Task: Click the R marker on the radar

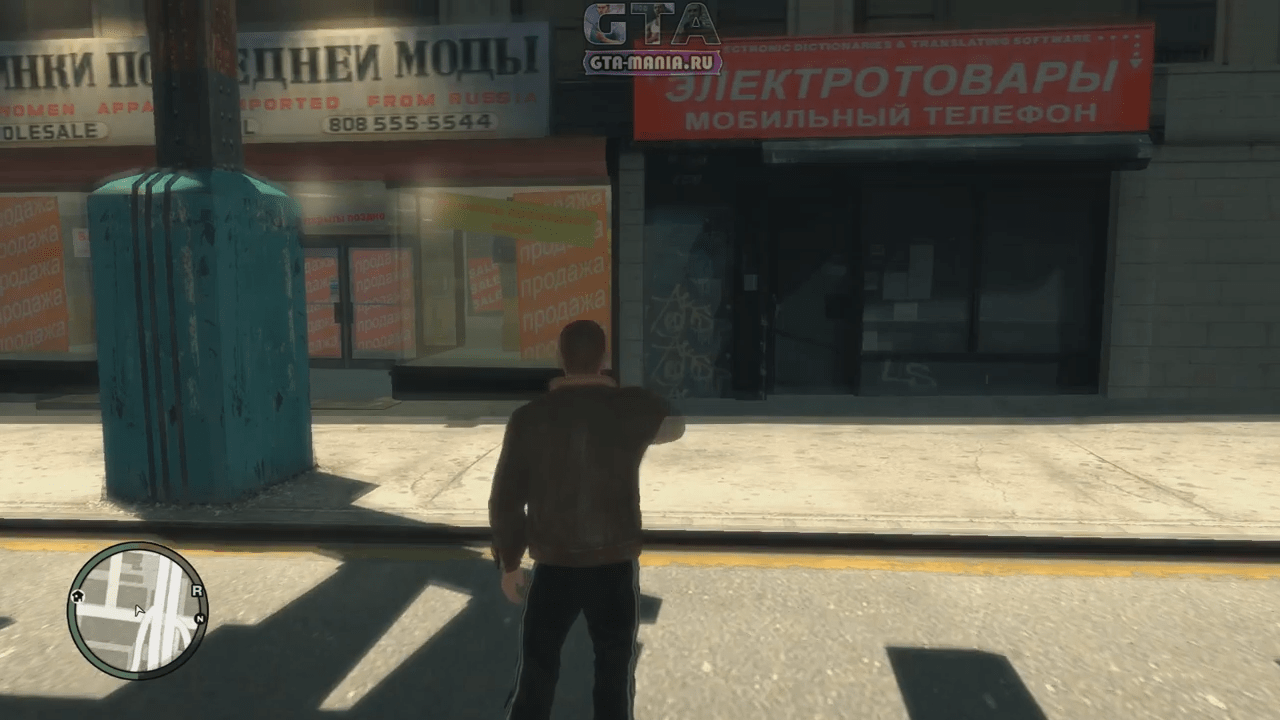Action: tap(197, 591)
